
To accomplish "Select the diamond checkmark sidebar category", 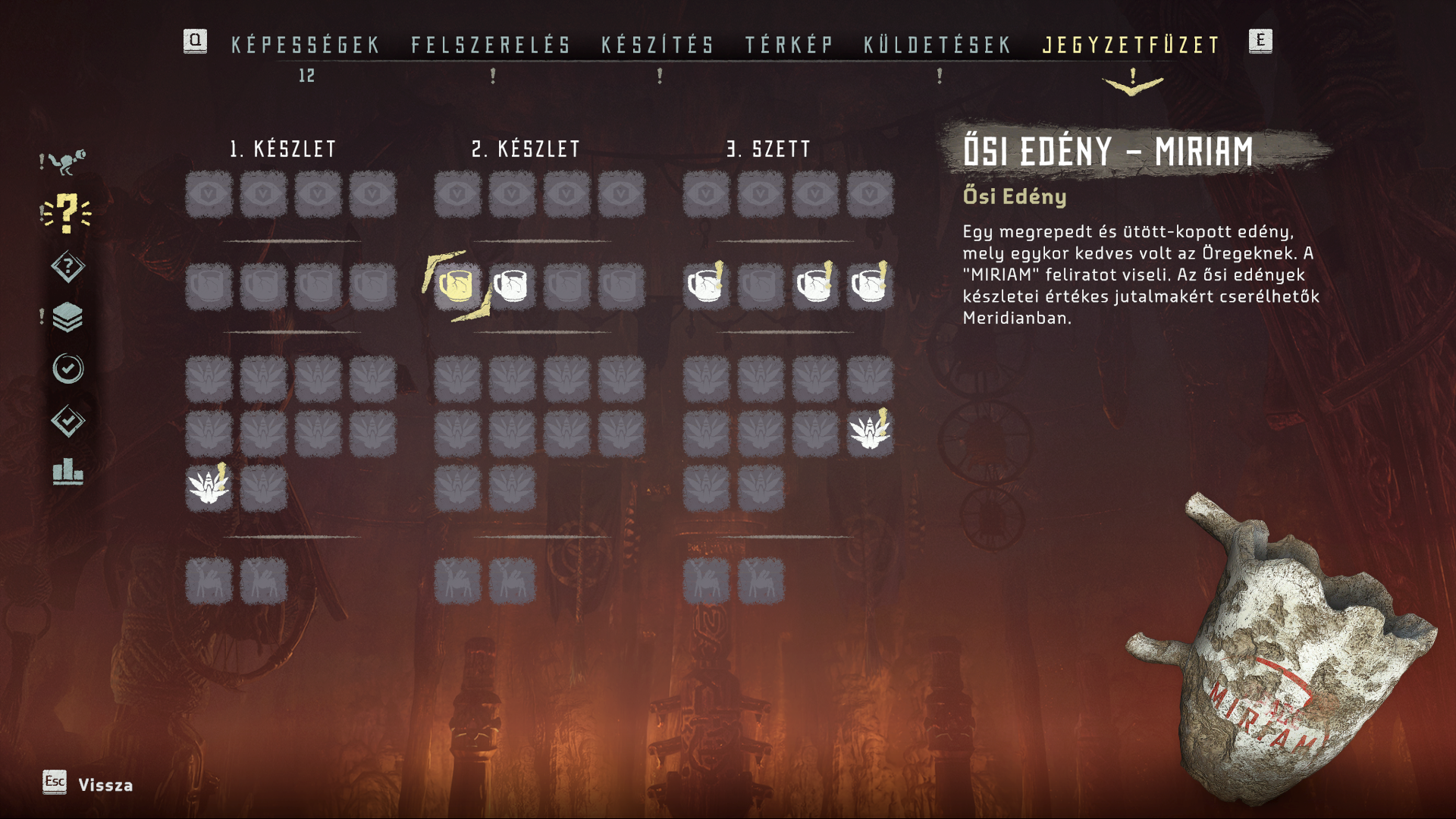I will coord(67,421).
